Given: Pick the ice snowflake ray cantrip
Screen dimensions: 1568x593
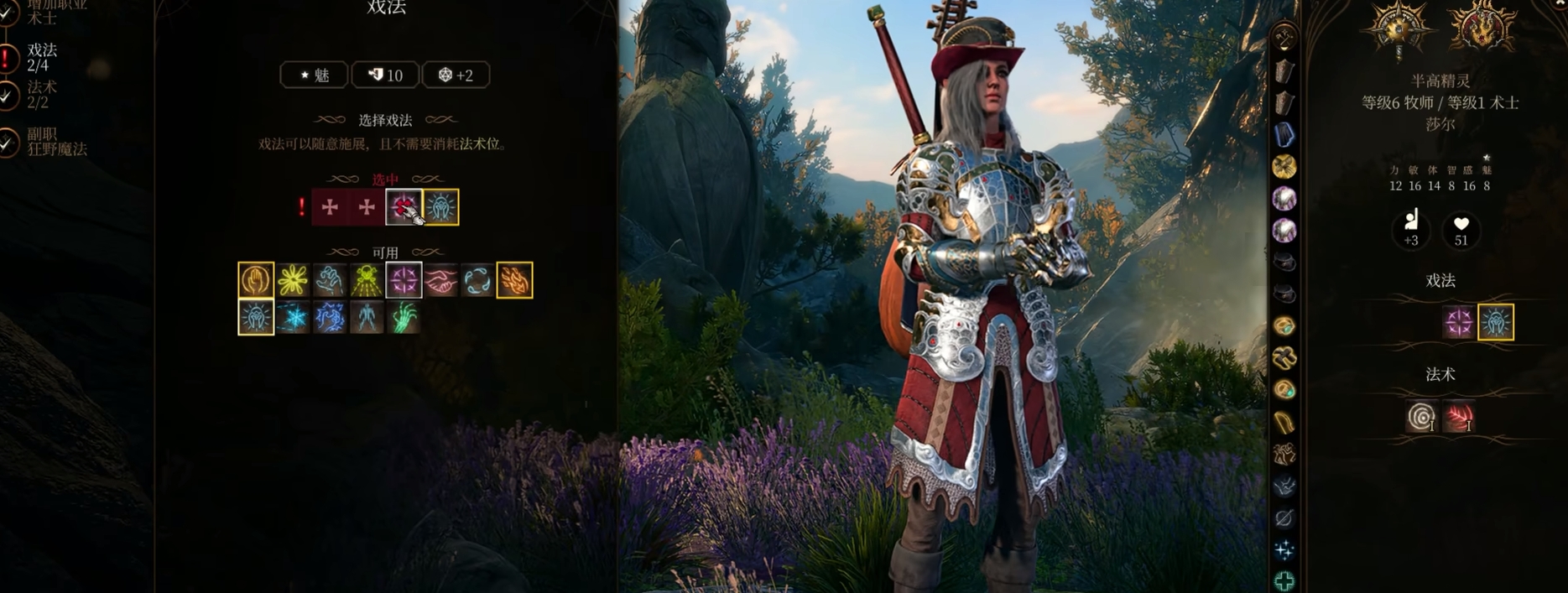Looking at the screenshot, I should (293, 317).
